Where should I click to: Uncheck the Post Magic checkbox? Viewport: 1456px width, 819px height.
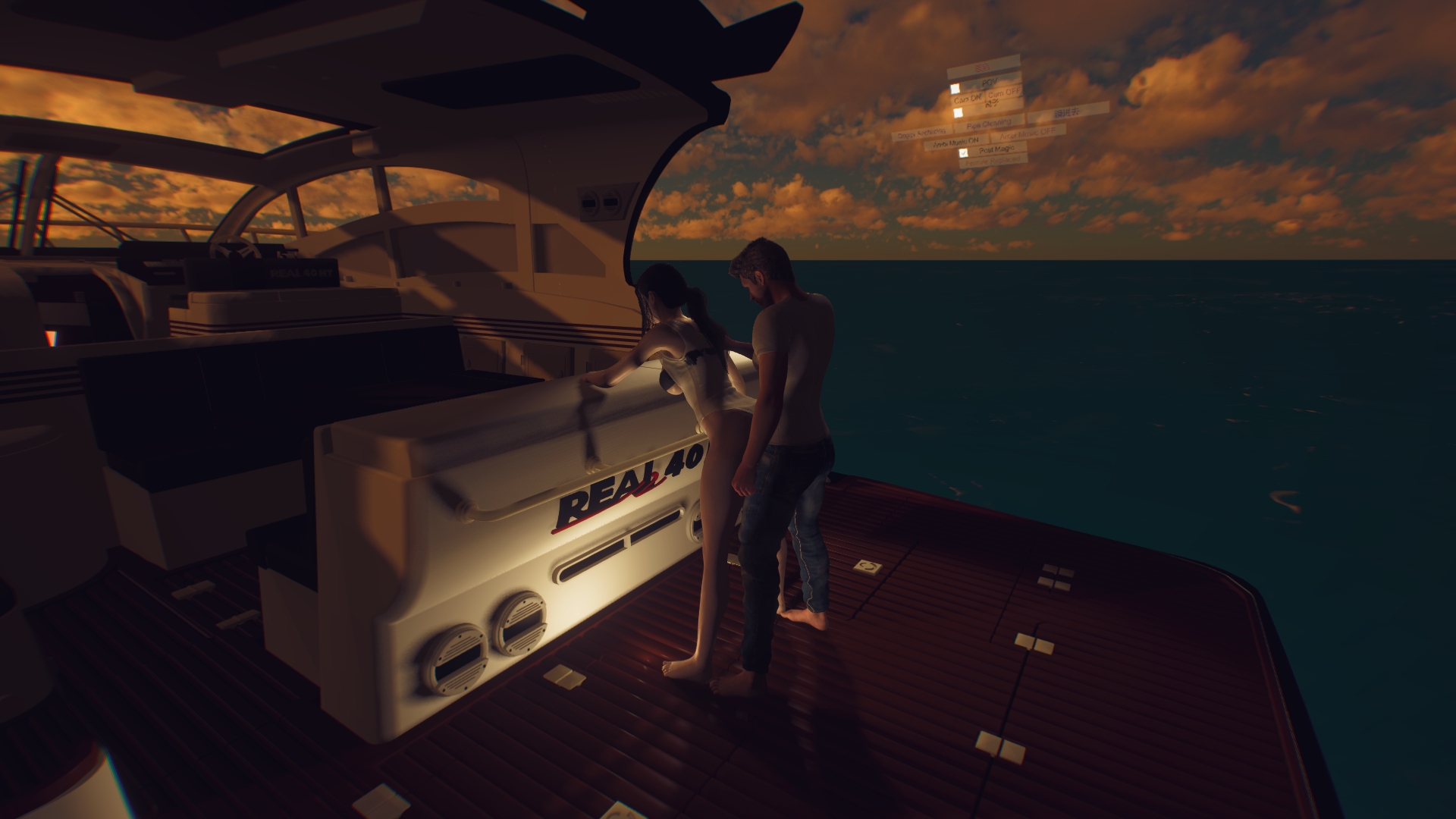click(964, 153)
